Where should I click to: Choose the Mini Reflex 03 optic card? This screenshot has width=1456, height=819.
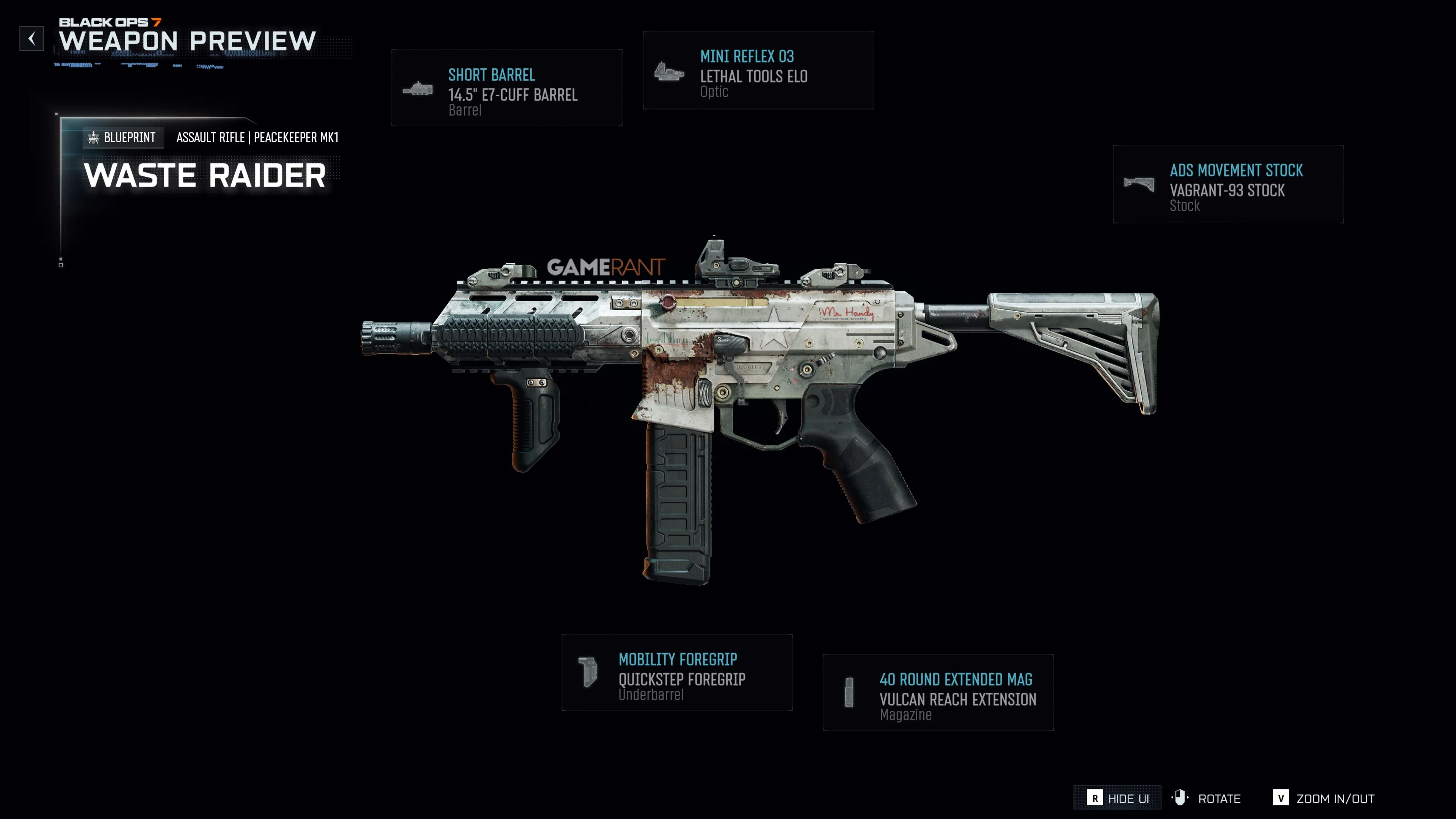(758, 71)
